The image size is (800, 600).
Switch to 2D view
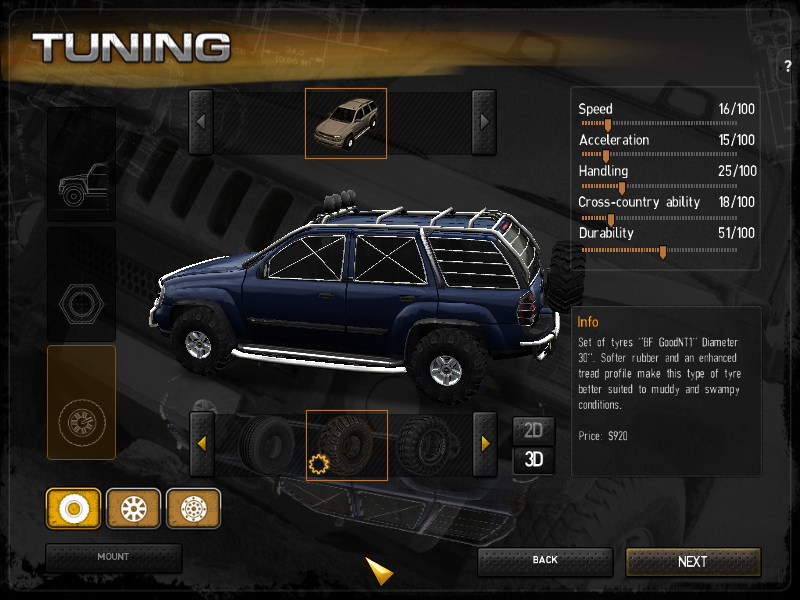(534, 430)
